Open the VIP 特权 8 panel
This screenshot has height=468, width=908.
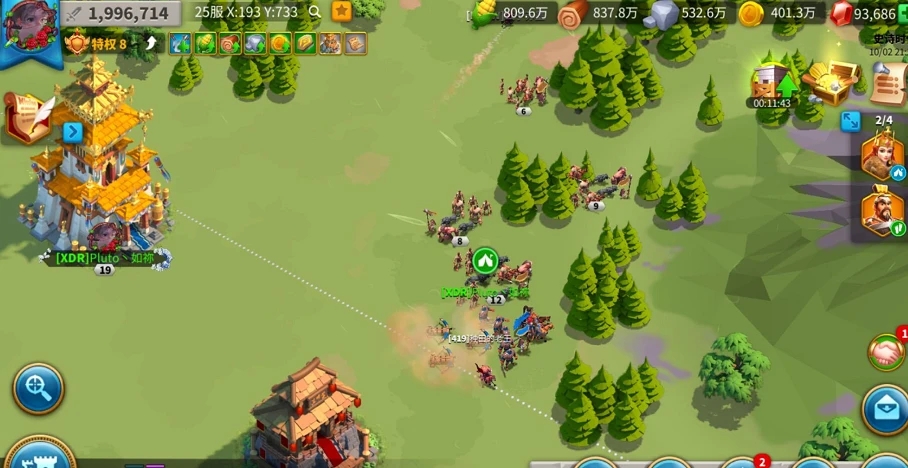[97, 44]
